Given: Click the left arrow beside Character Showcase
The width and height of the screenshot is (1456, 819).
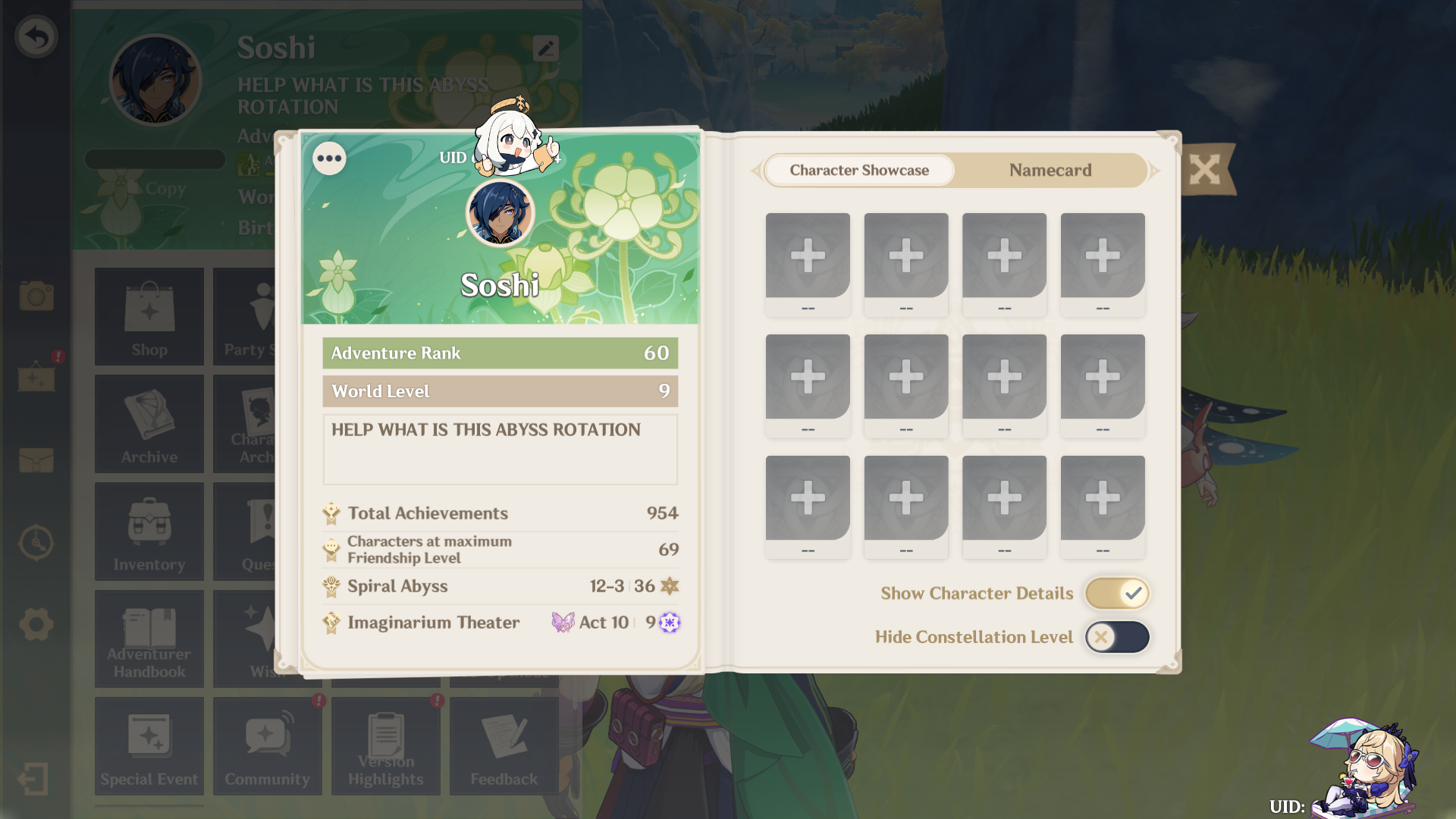Looking at the screenshot, I should (758, 171).
